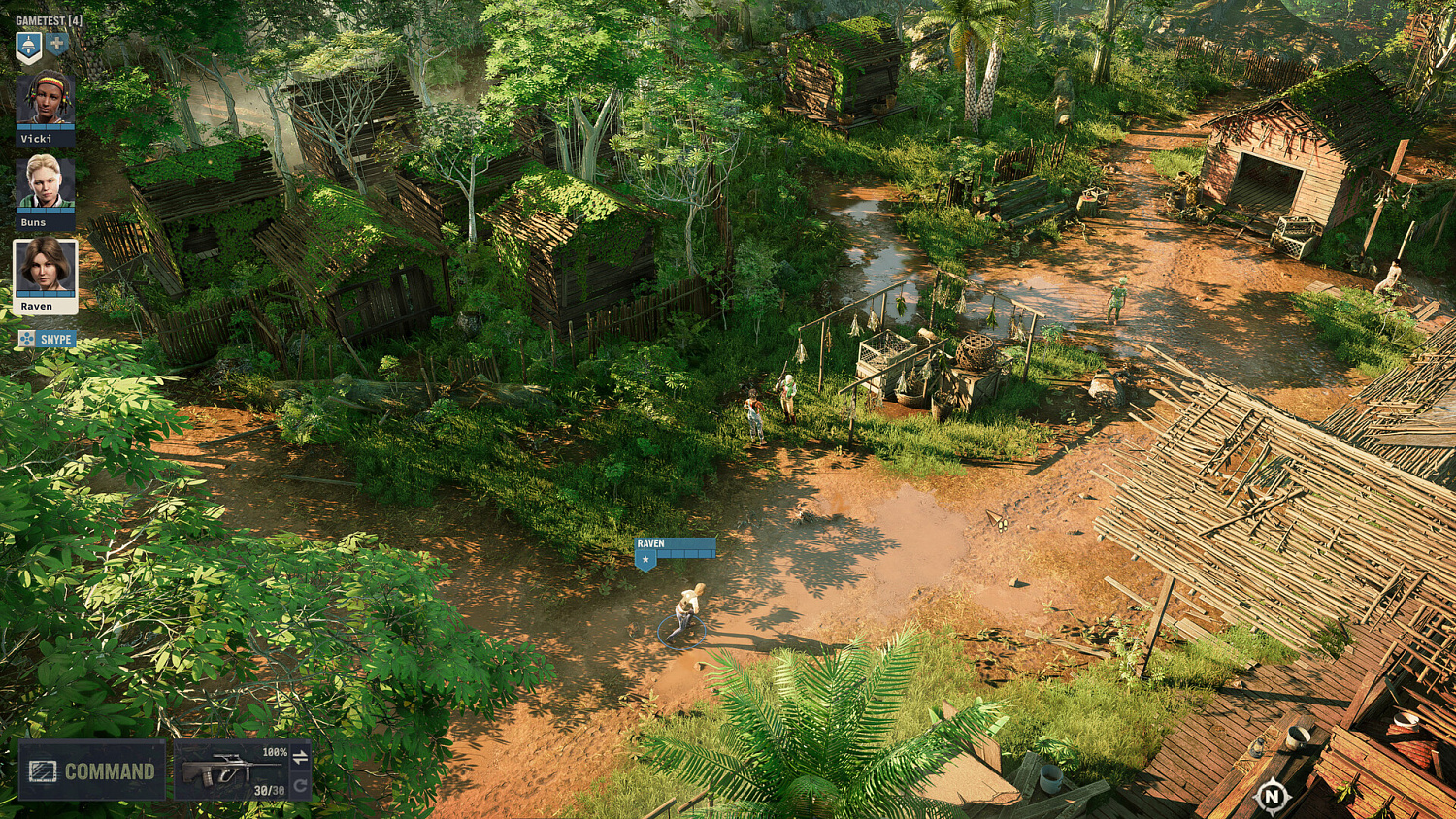Screen dimensions: 1456x819
Task: Click the controller icon on the SNYPE badge
Action: click(x=28, y=337)
